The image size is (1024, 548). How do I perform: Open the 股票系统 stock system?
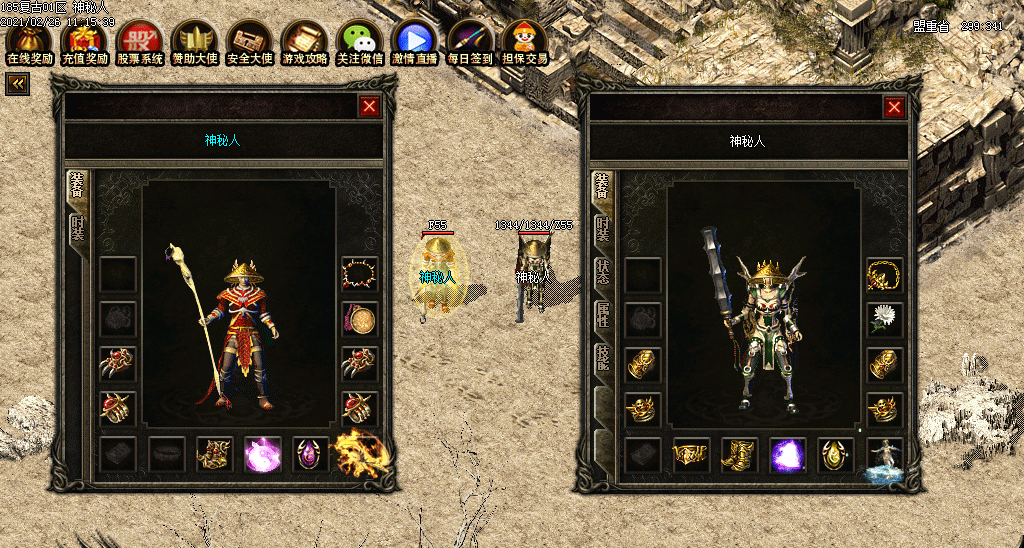point(140,41)
